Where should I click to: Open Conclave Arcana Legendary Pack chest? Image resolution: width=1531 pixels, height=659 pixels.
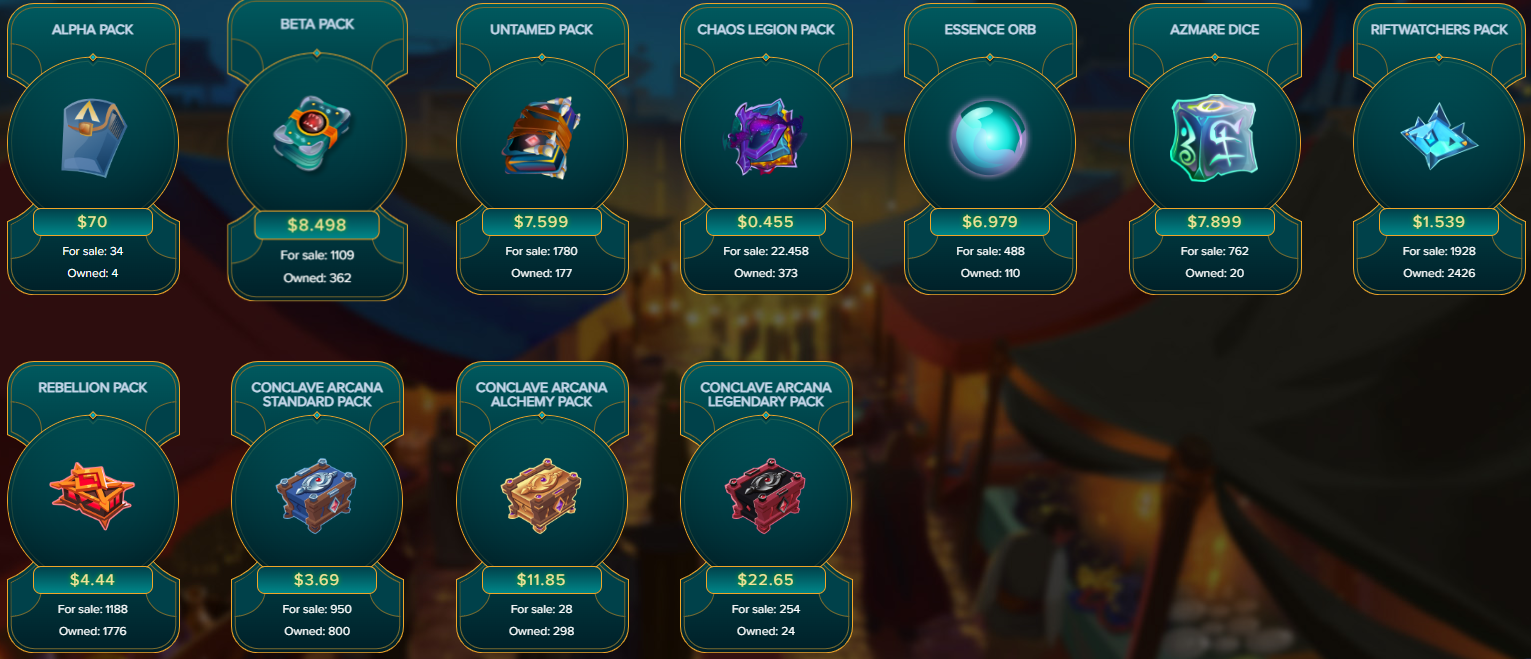point(766,498)
